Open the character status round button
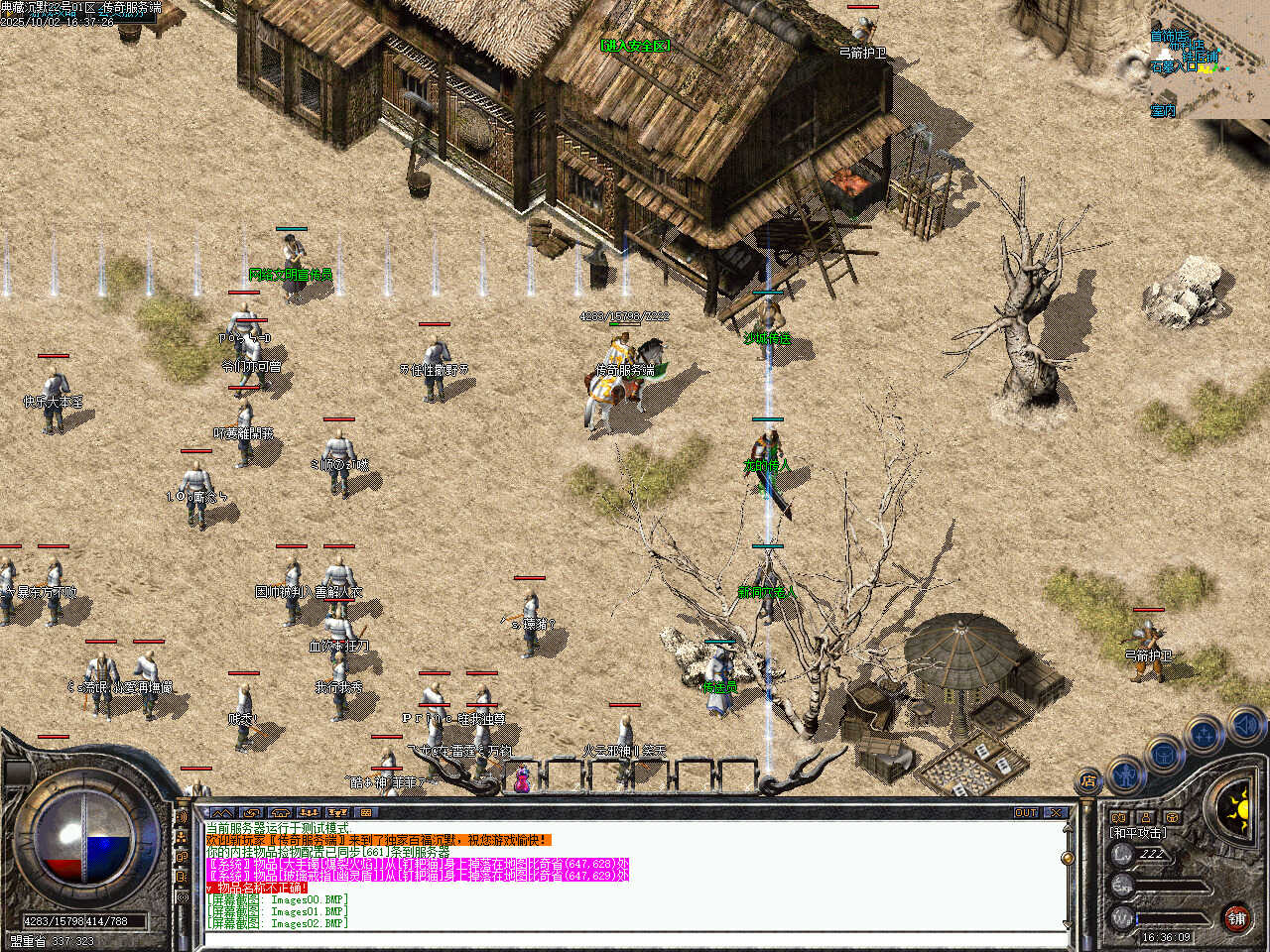 [x=1125, y=773]
